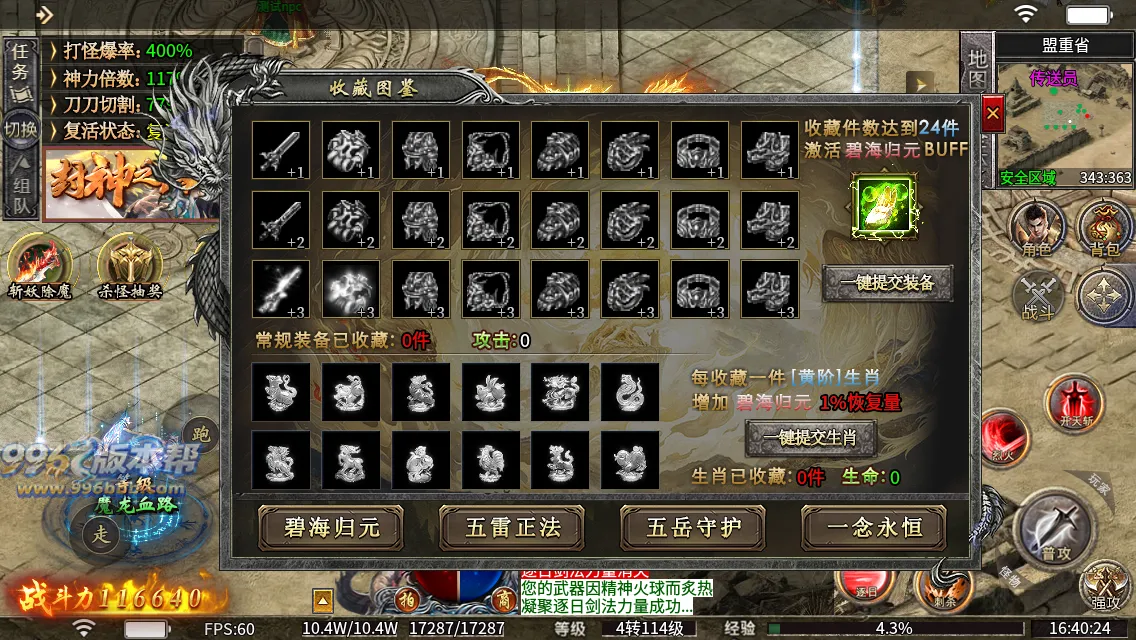Click the 一键提交装备 submit equipment button

point(887,283)
